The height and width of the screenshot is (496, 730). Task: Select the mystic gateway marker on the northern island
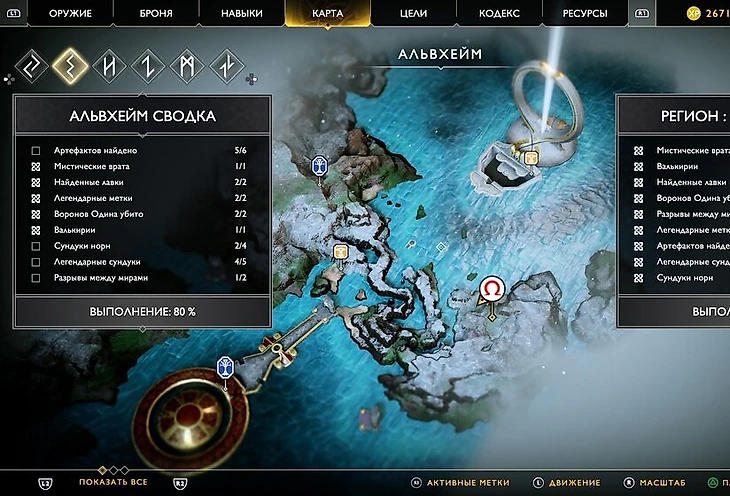tap(319, 166)
